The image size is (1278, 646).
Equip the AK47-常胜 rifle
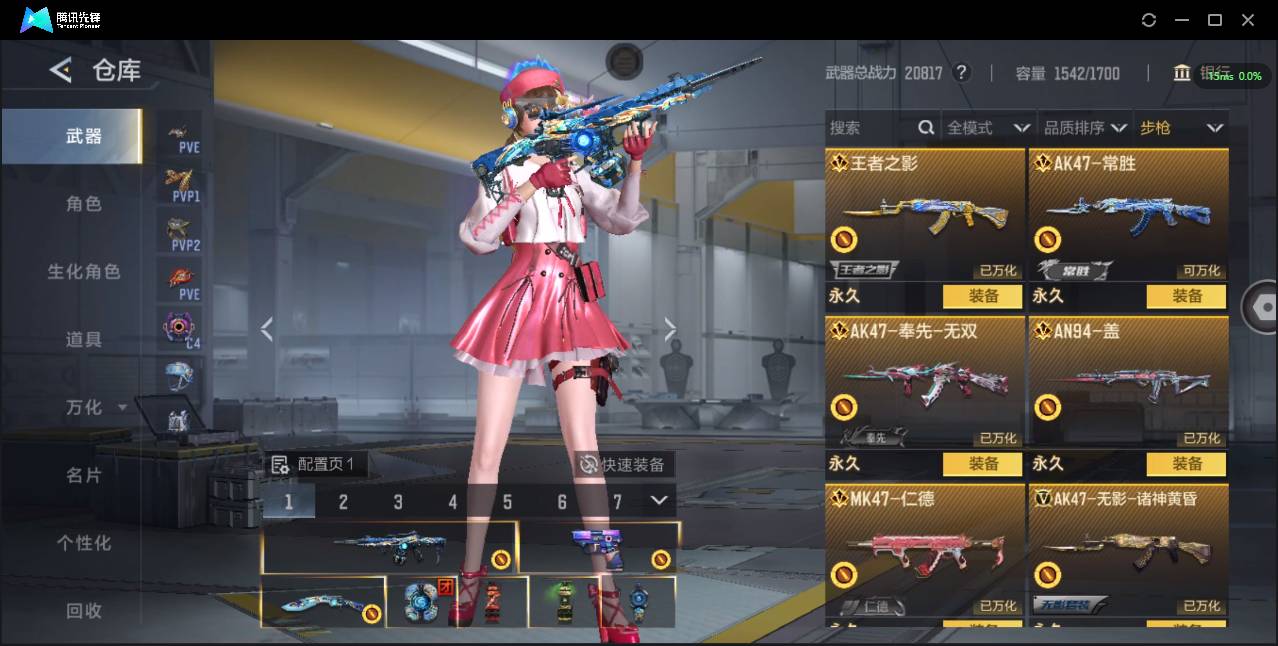pos(1187,296)
